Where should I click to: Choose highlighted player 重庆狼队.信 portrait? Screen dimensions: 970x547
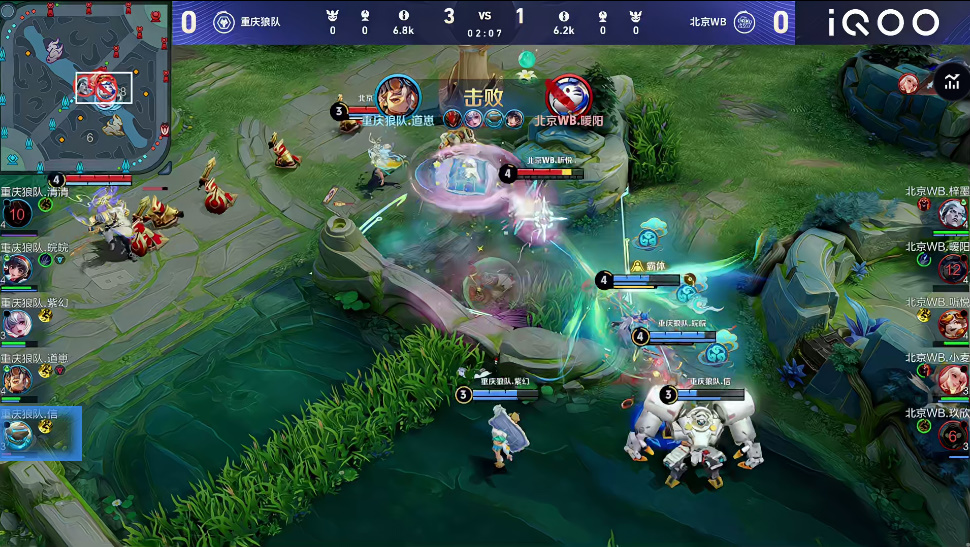tap(17, 434)
